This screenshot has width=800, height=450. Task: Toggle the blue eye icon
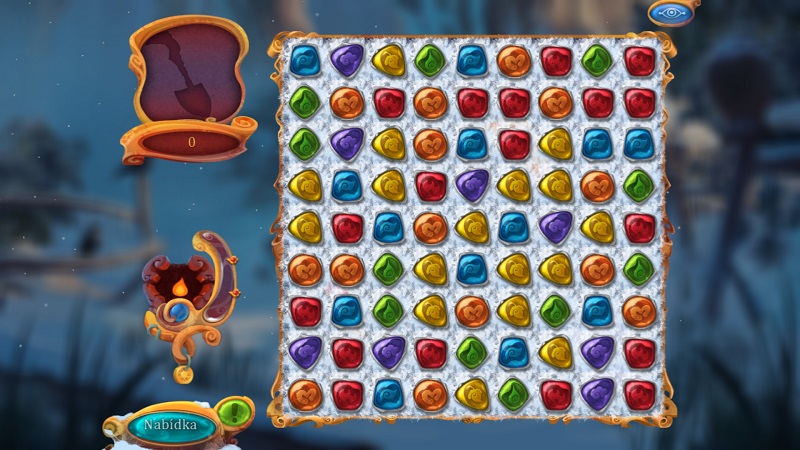point(667,13)
